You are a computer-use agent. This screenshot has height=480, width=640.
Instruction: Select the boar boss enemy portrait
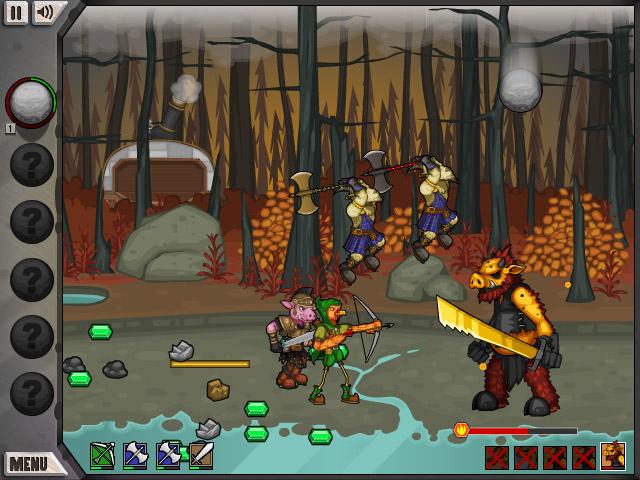(612, 457)
